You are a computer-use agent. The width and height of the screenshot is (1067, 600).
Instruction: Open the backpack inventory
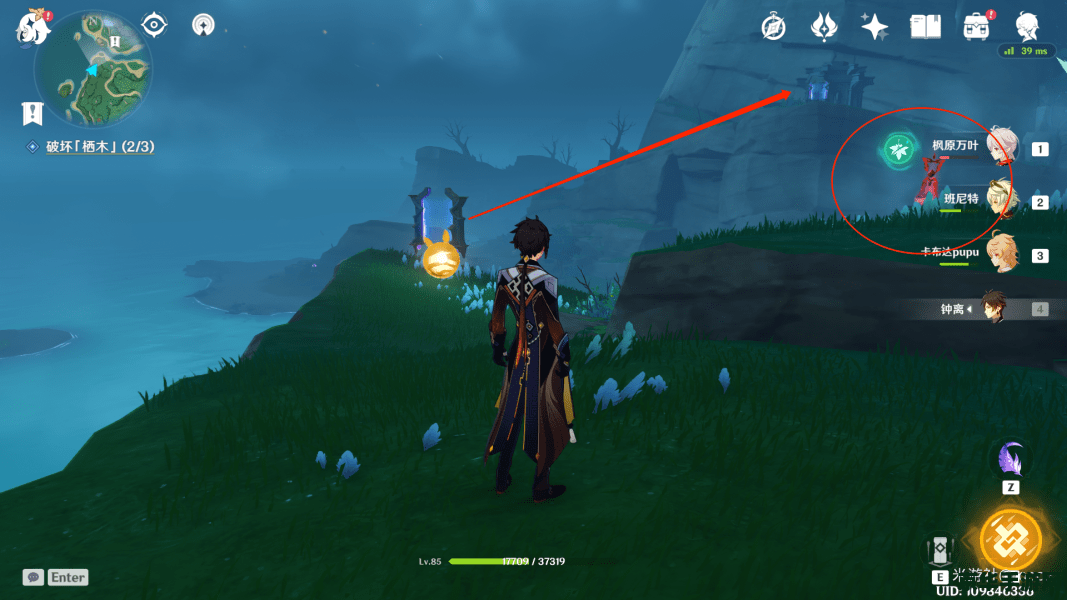(977, 27)
